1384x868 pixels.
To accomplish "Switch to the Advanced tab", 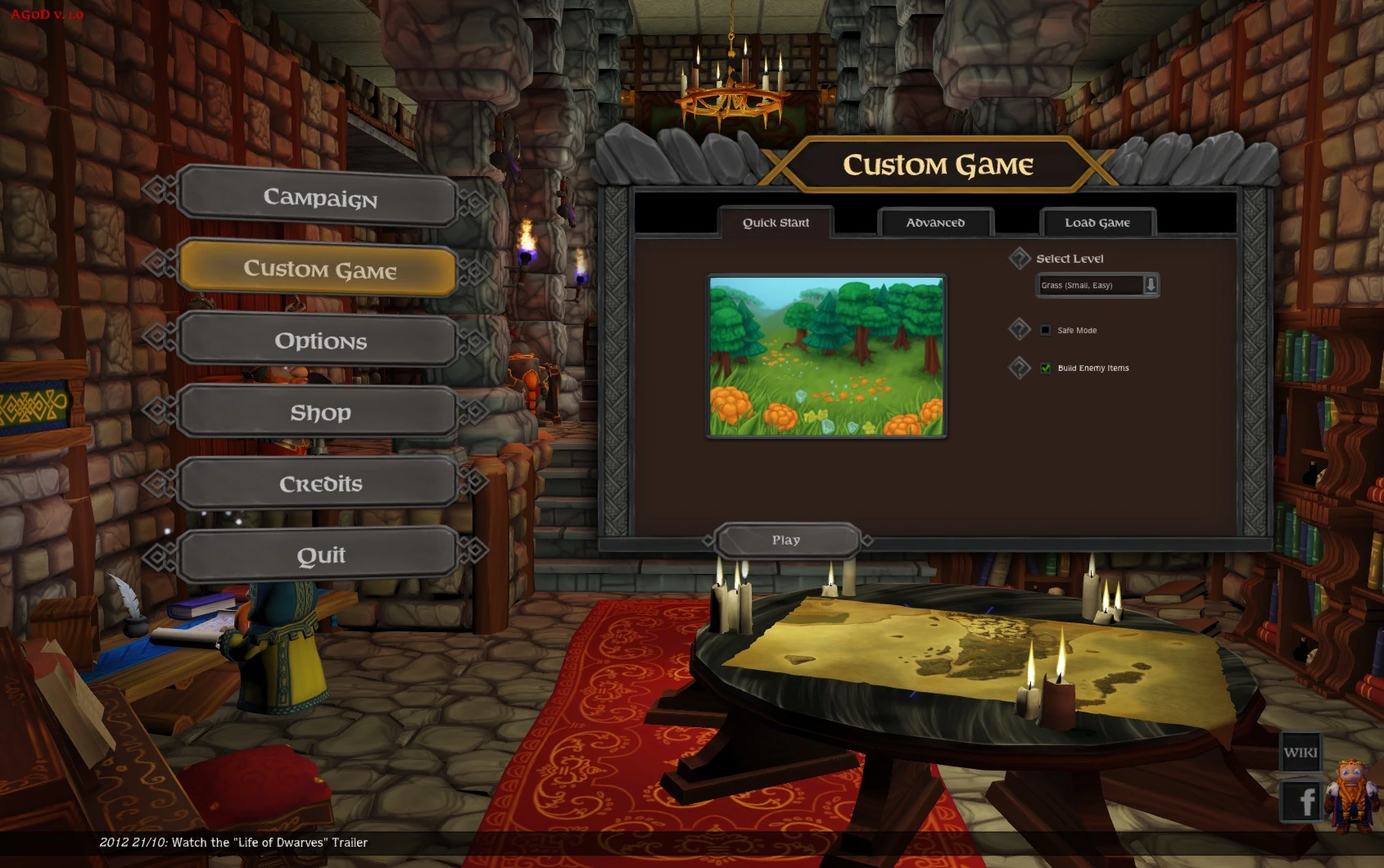I will point(934,222).
